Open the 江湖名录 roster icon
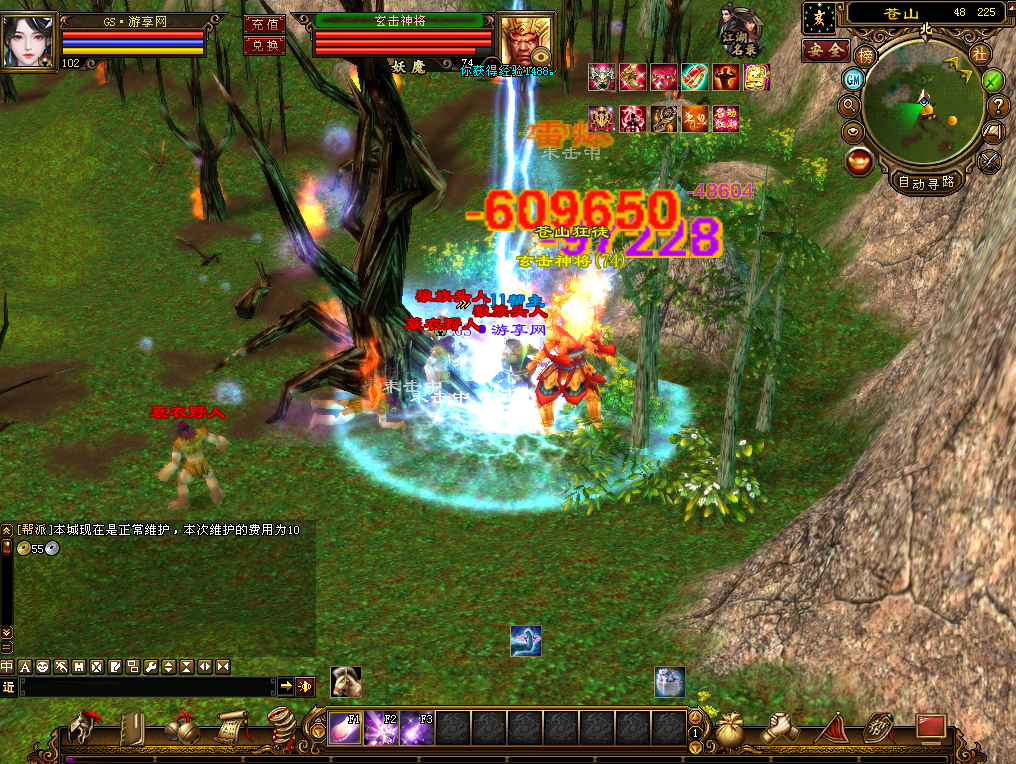 point(739,32)
